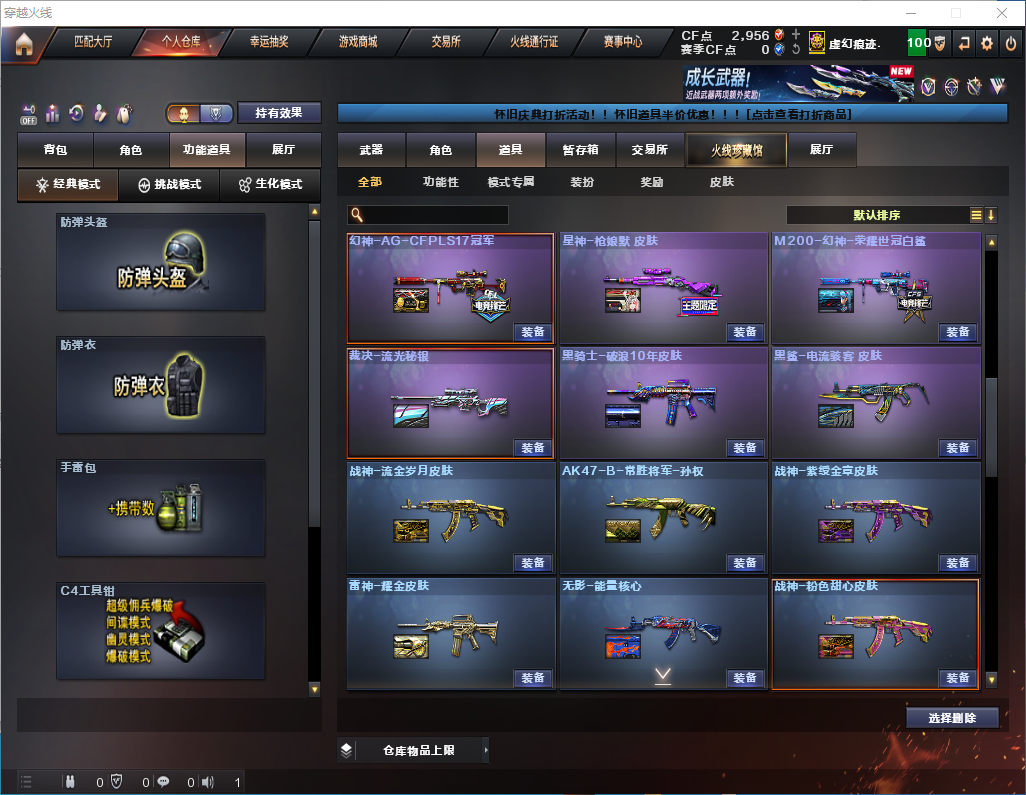Open the 匹配大厅 matchmaking hall
The height and width of the screenshot is (795, 1026).
95,43
